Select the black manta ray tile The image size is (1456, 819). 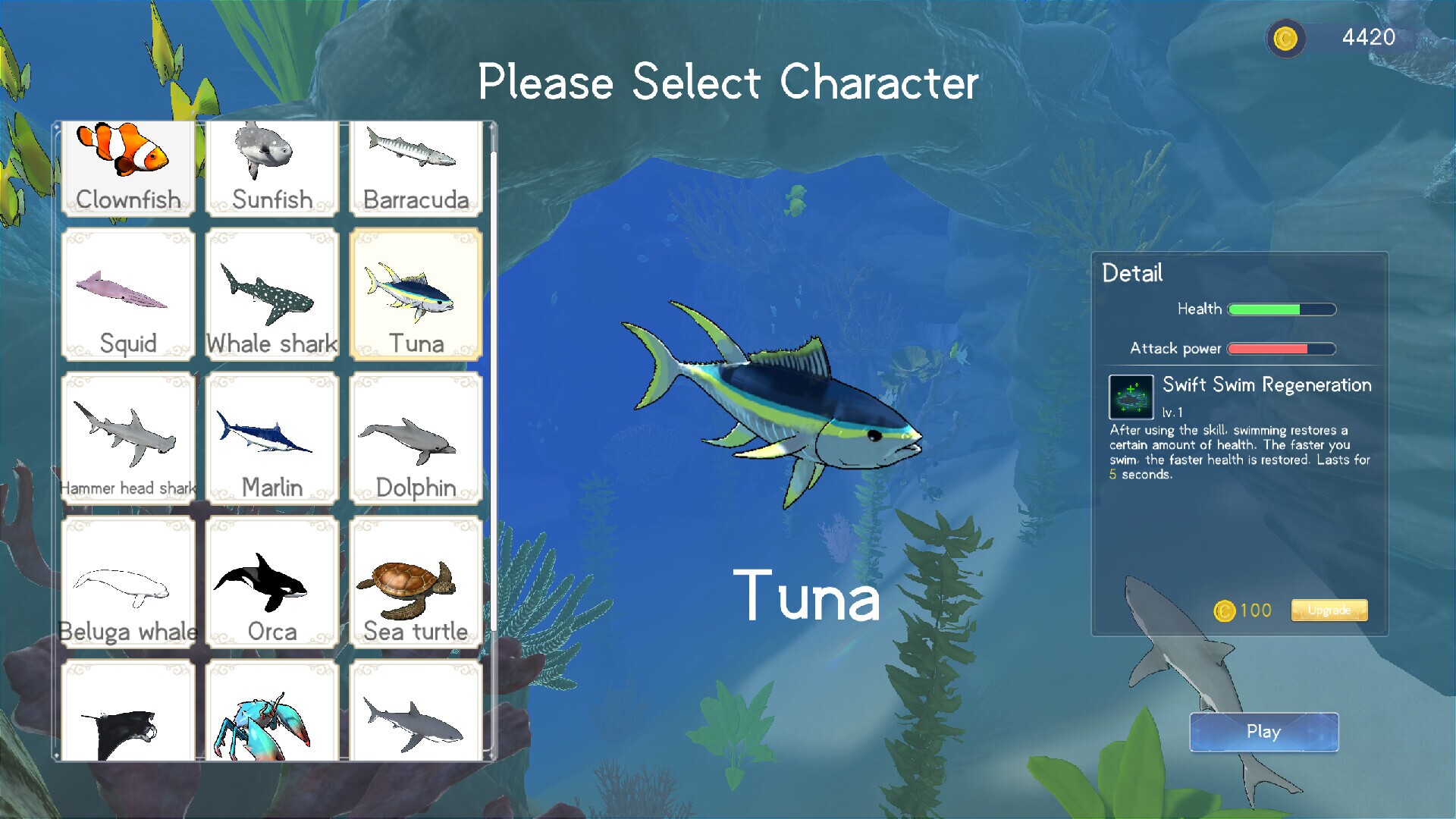(127, 711)
